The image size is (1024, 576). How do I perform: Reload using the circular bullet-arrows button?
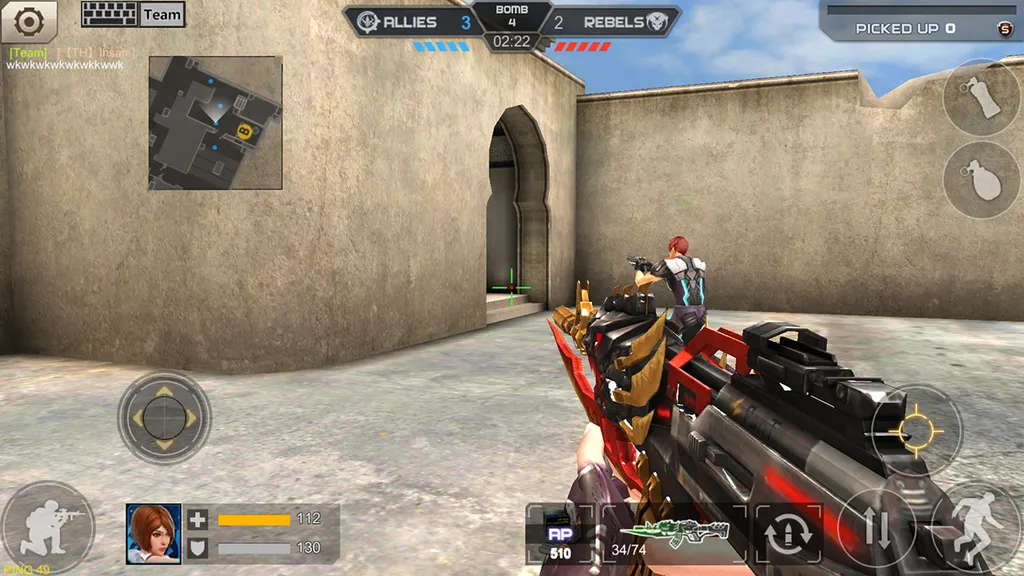coord(788,535)
